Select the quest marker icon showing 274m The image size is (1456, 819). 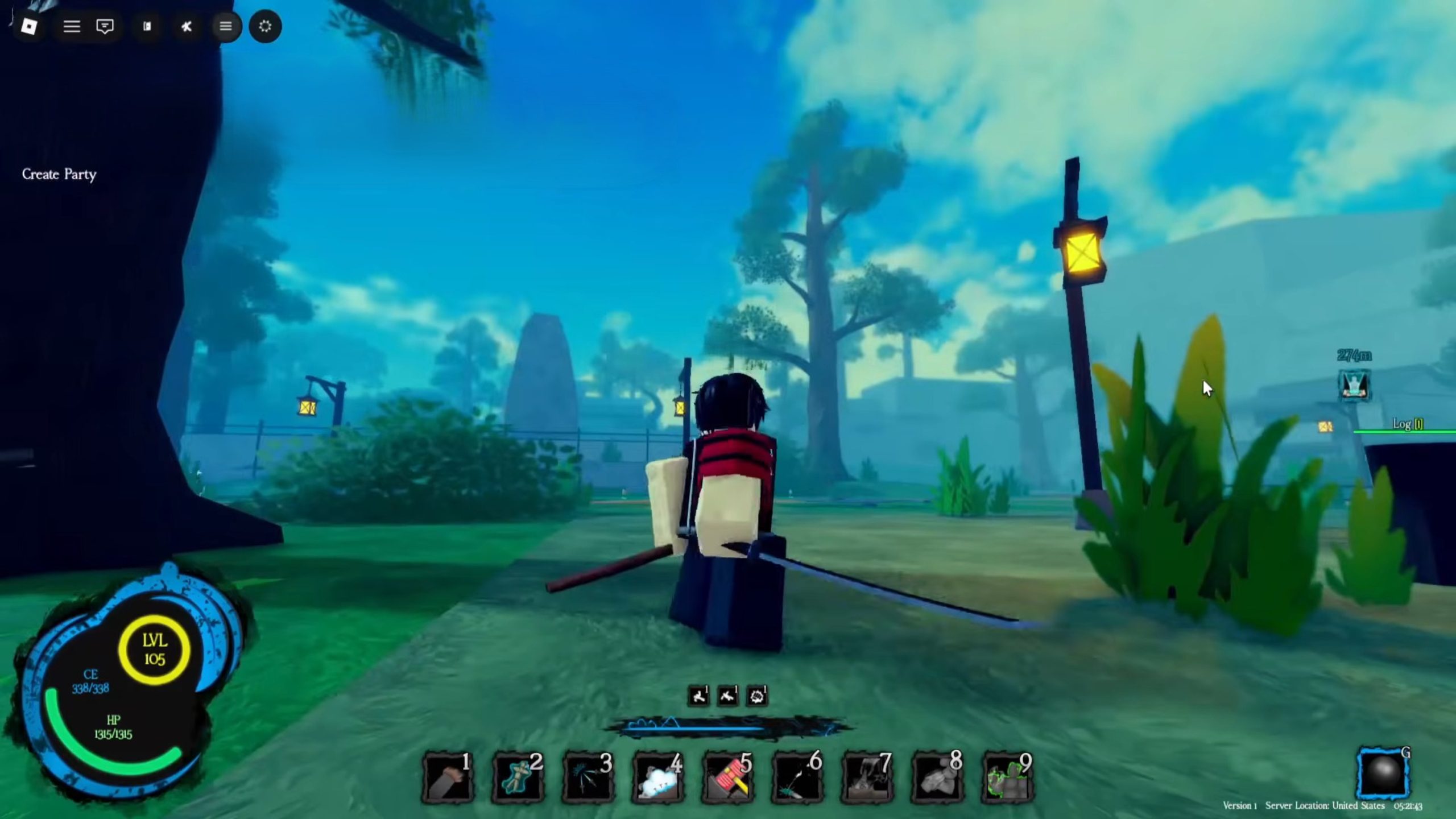point(1354,385)
